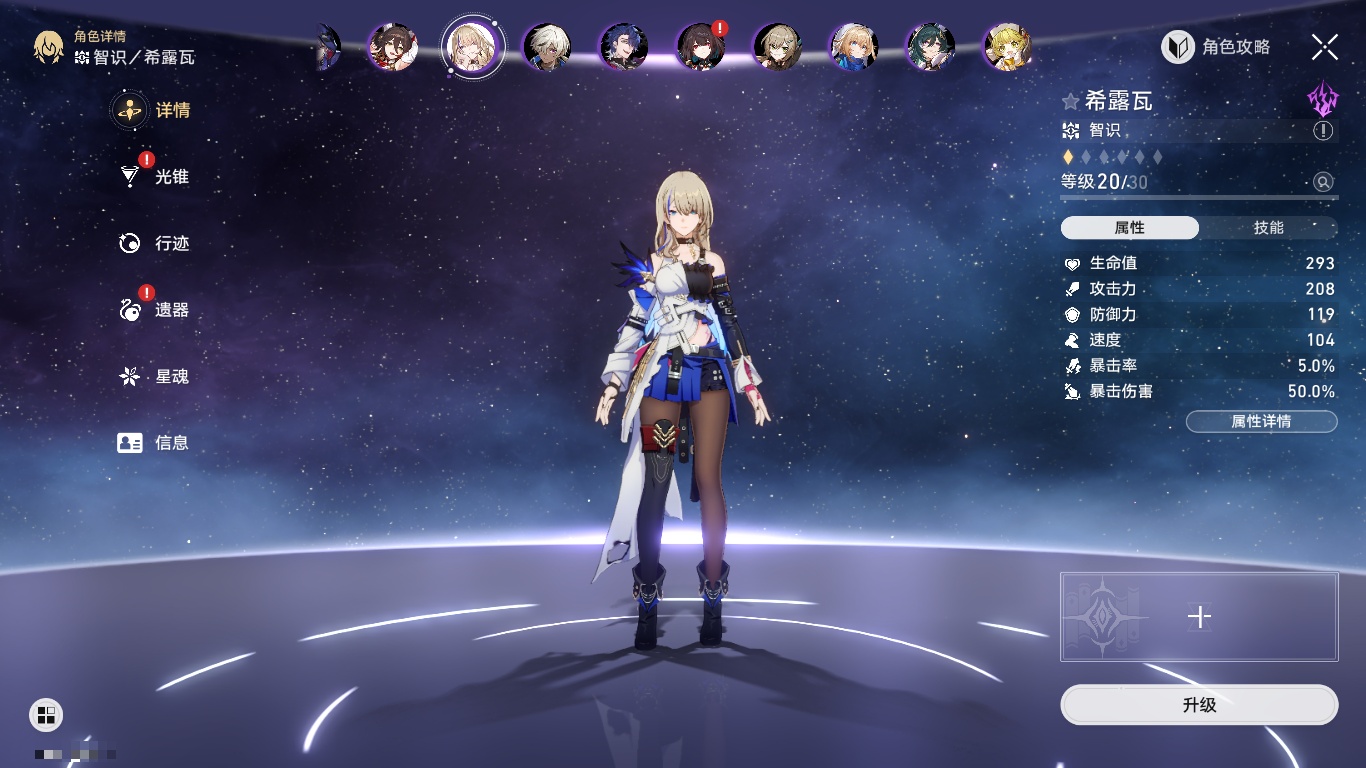Add a light cone in the empty plus slot

[x=1199, y=617]
